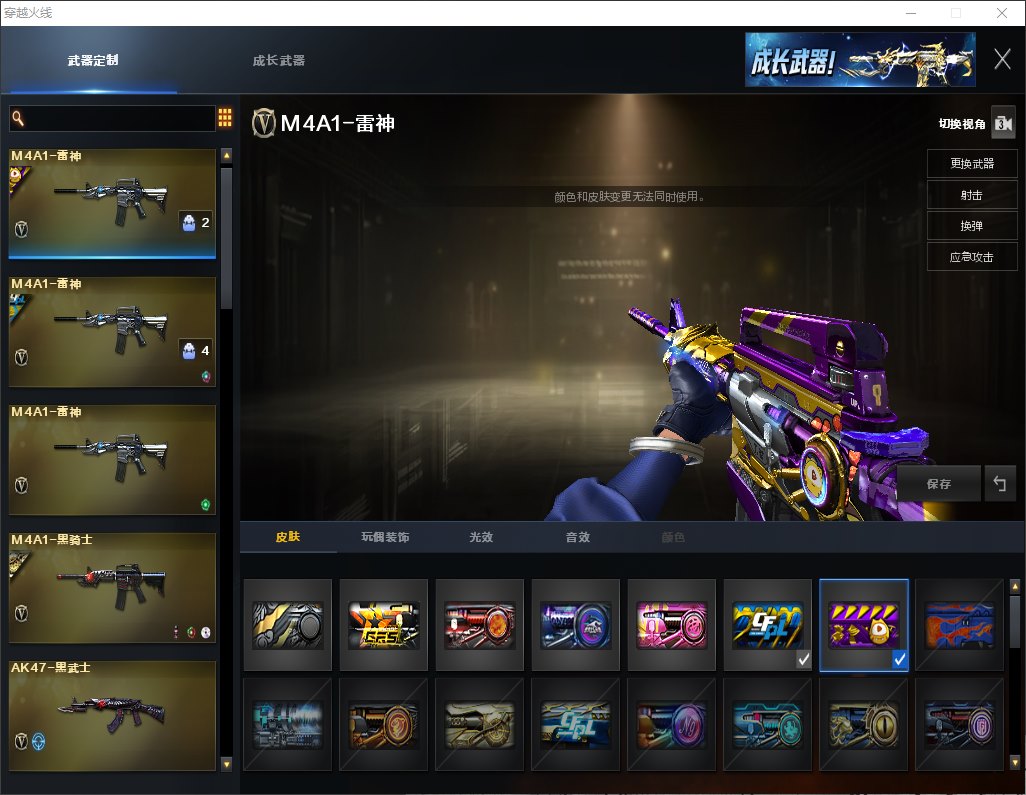Click the 成长武器 promotional banner

click(859, 60)
